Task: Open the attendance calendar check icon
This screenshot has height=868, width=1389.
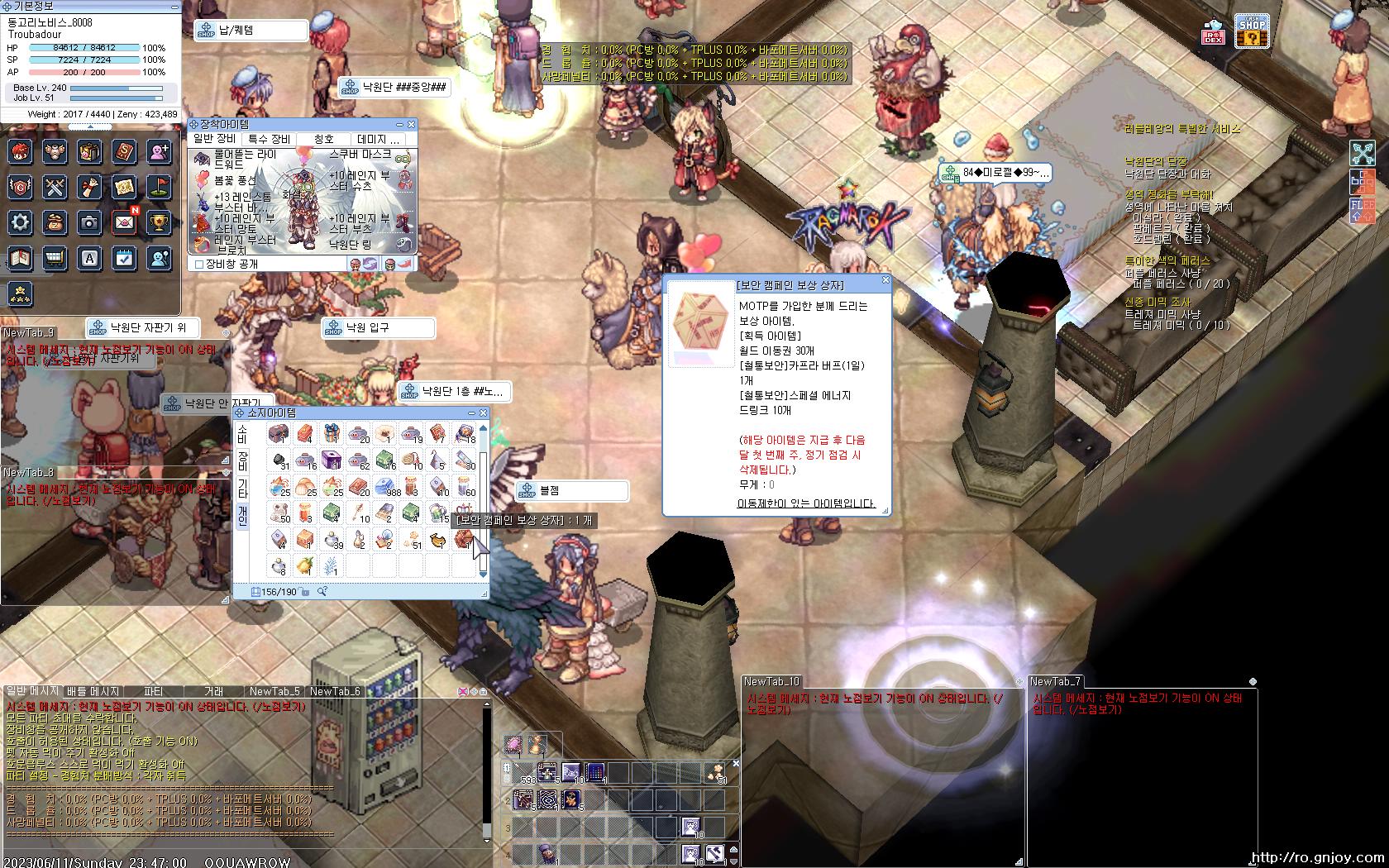Action: click(124, 259)
